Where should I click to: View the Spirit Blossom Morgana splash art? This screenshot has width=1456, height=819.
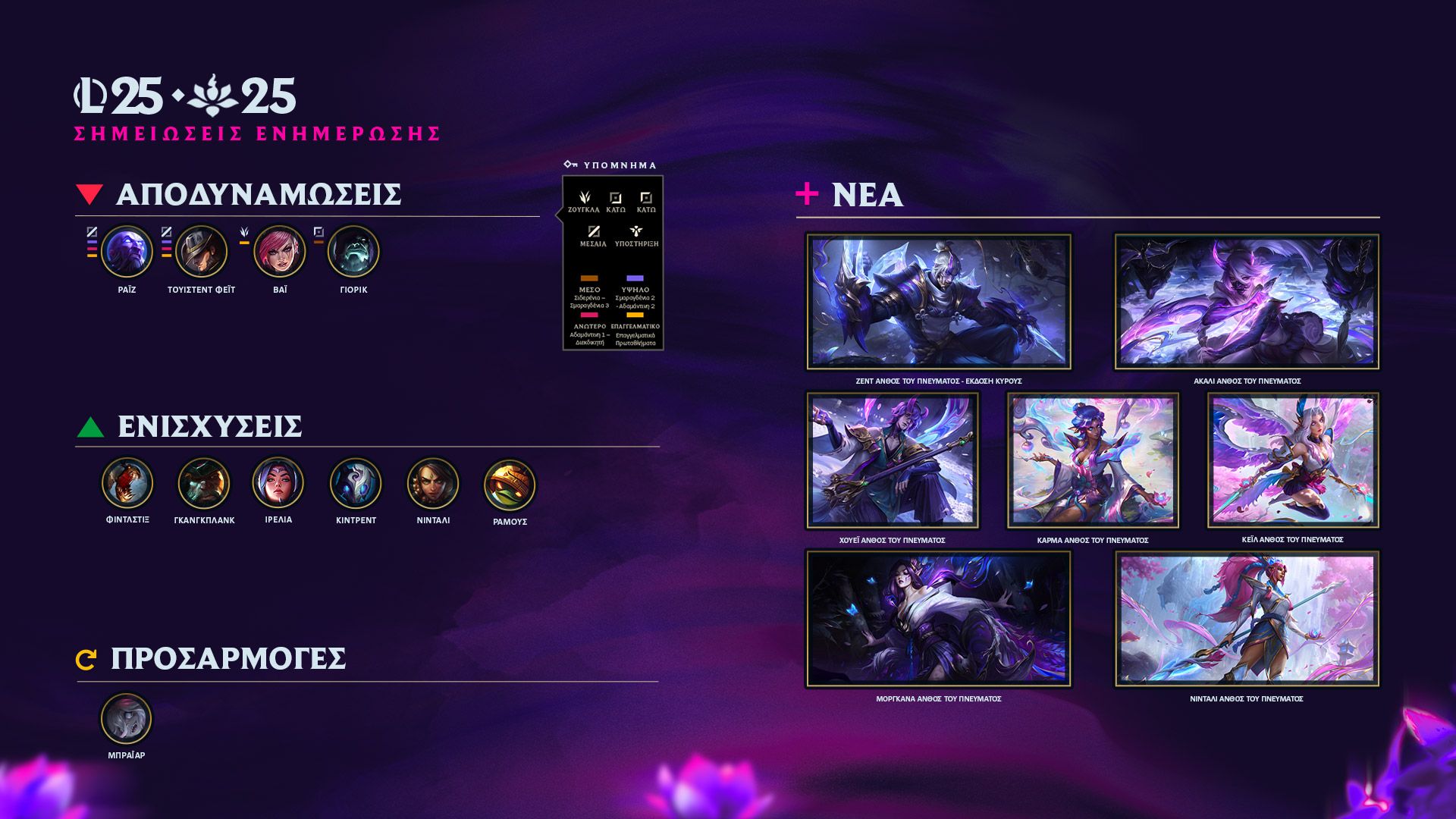[x=938, y=619]
